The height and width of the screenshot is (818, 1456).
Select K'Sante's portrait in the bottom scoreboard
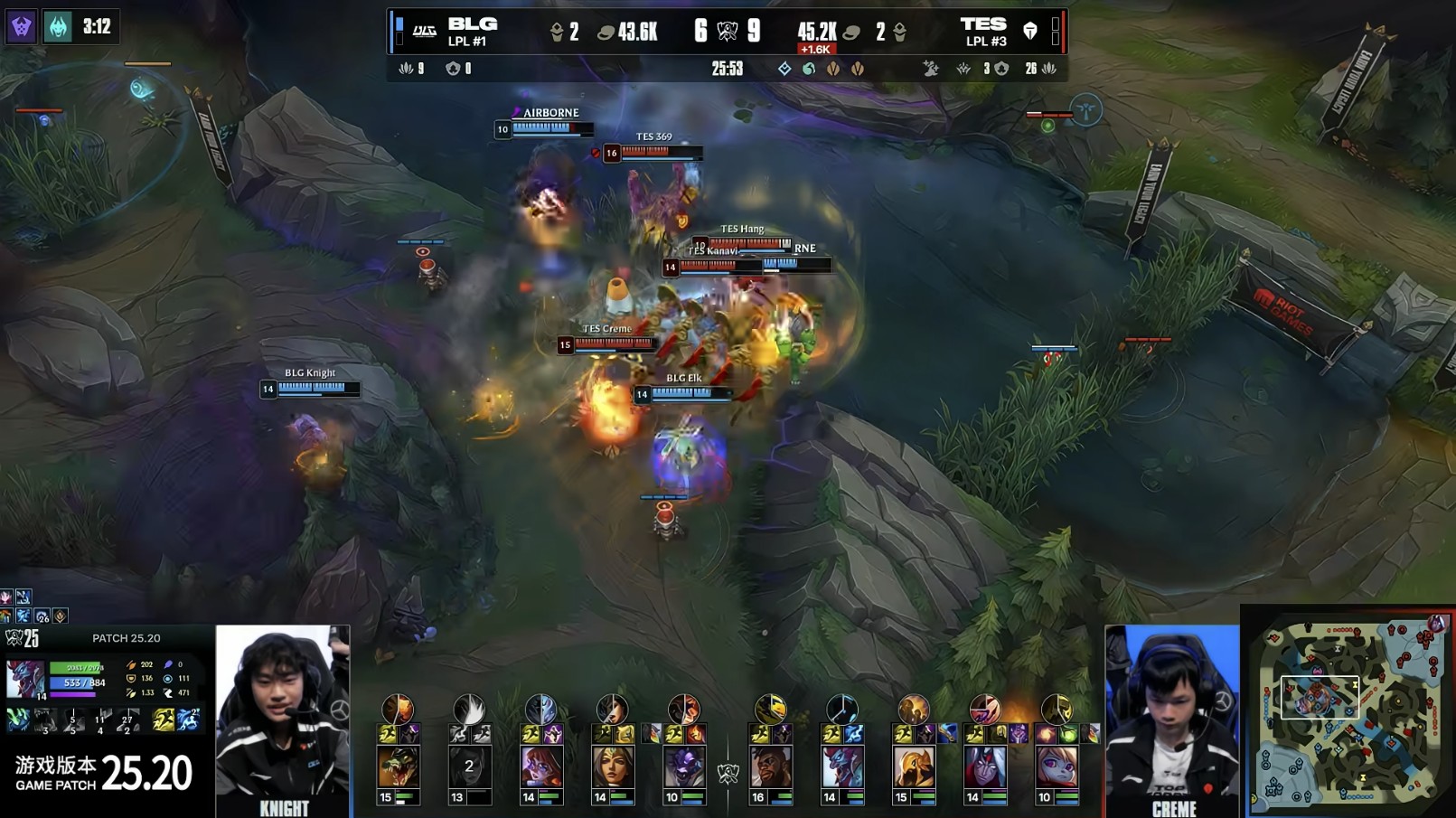click(771, 767)
